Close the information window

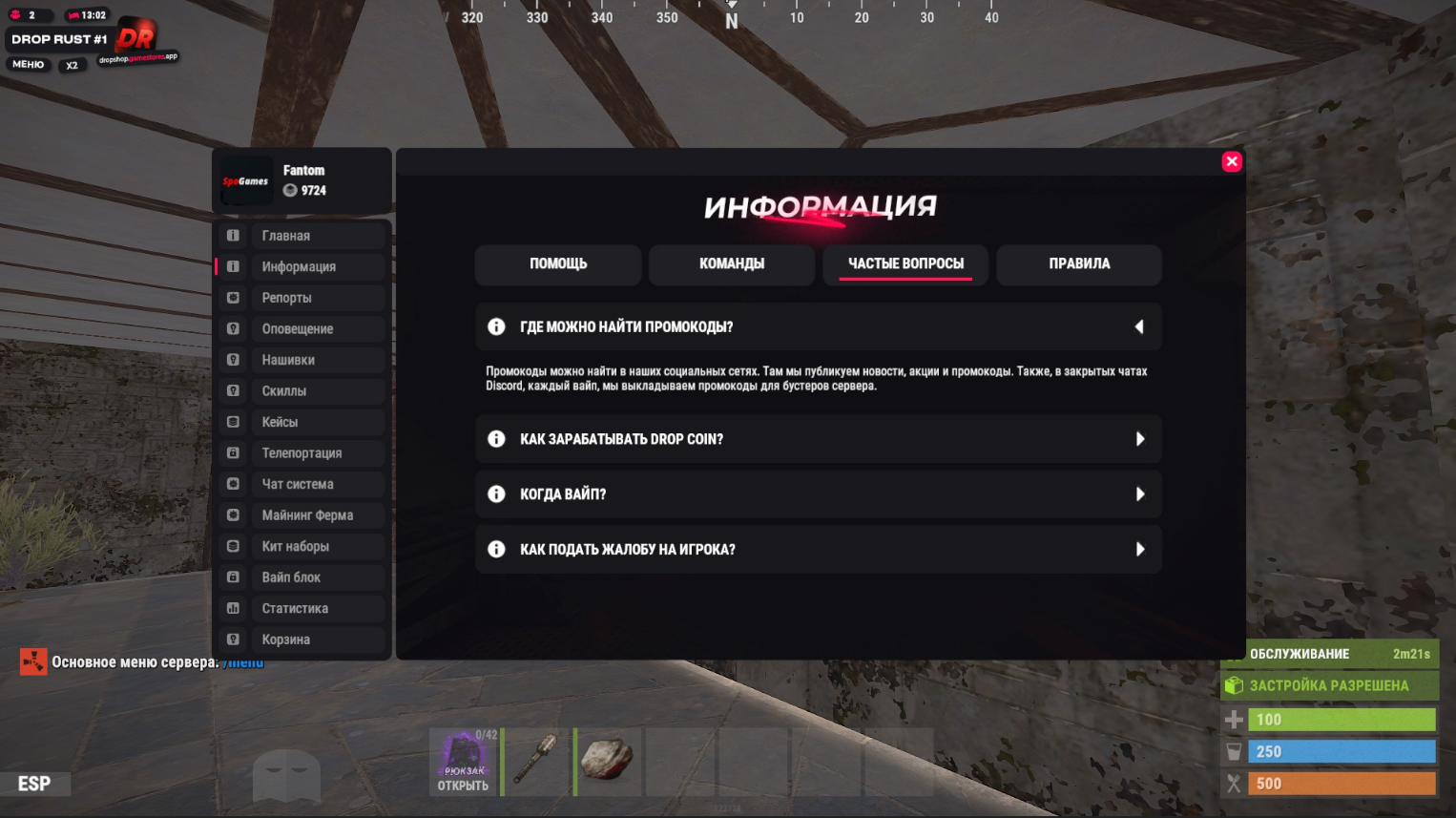pyautogui.click(x=1232, y=161)
